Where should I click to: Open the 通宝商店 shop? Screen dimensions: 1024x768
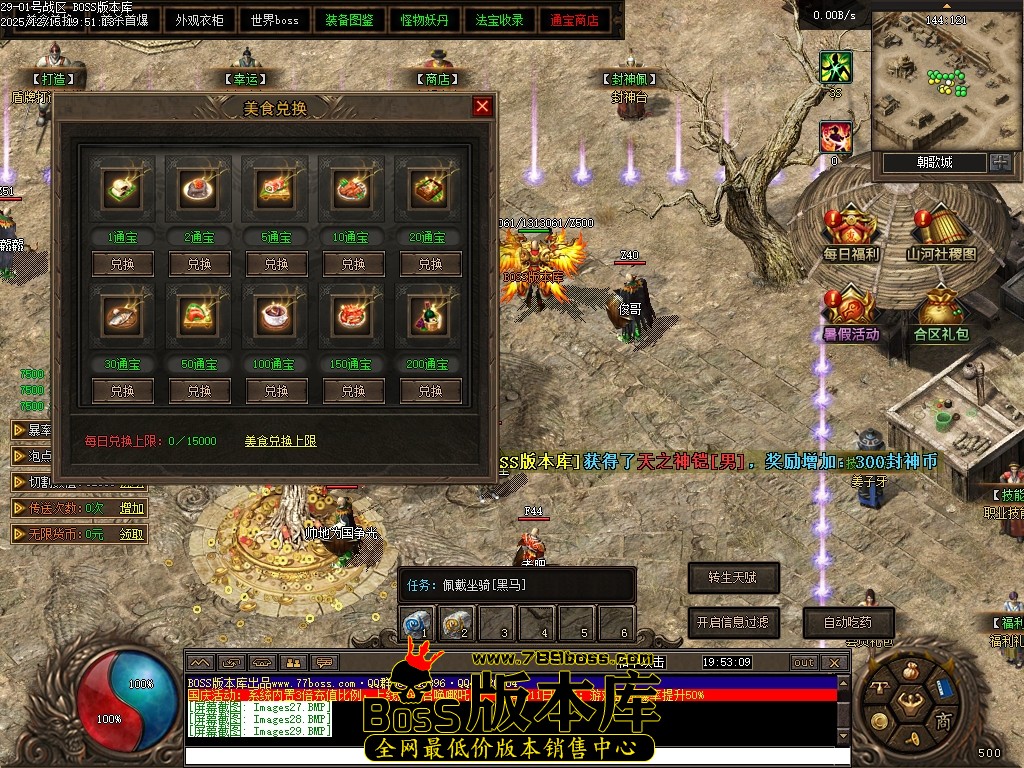[575, 20]
